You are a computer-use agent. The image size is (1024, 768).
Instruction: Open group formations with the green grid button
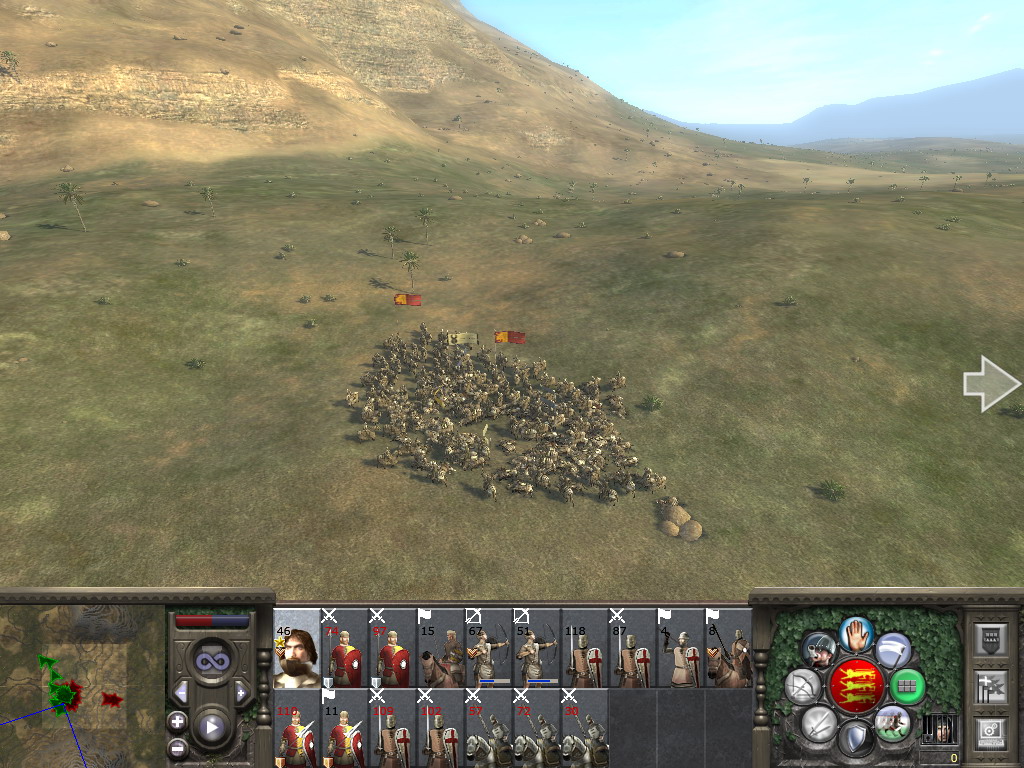tap(907, 686)
